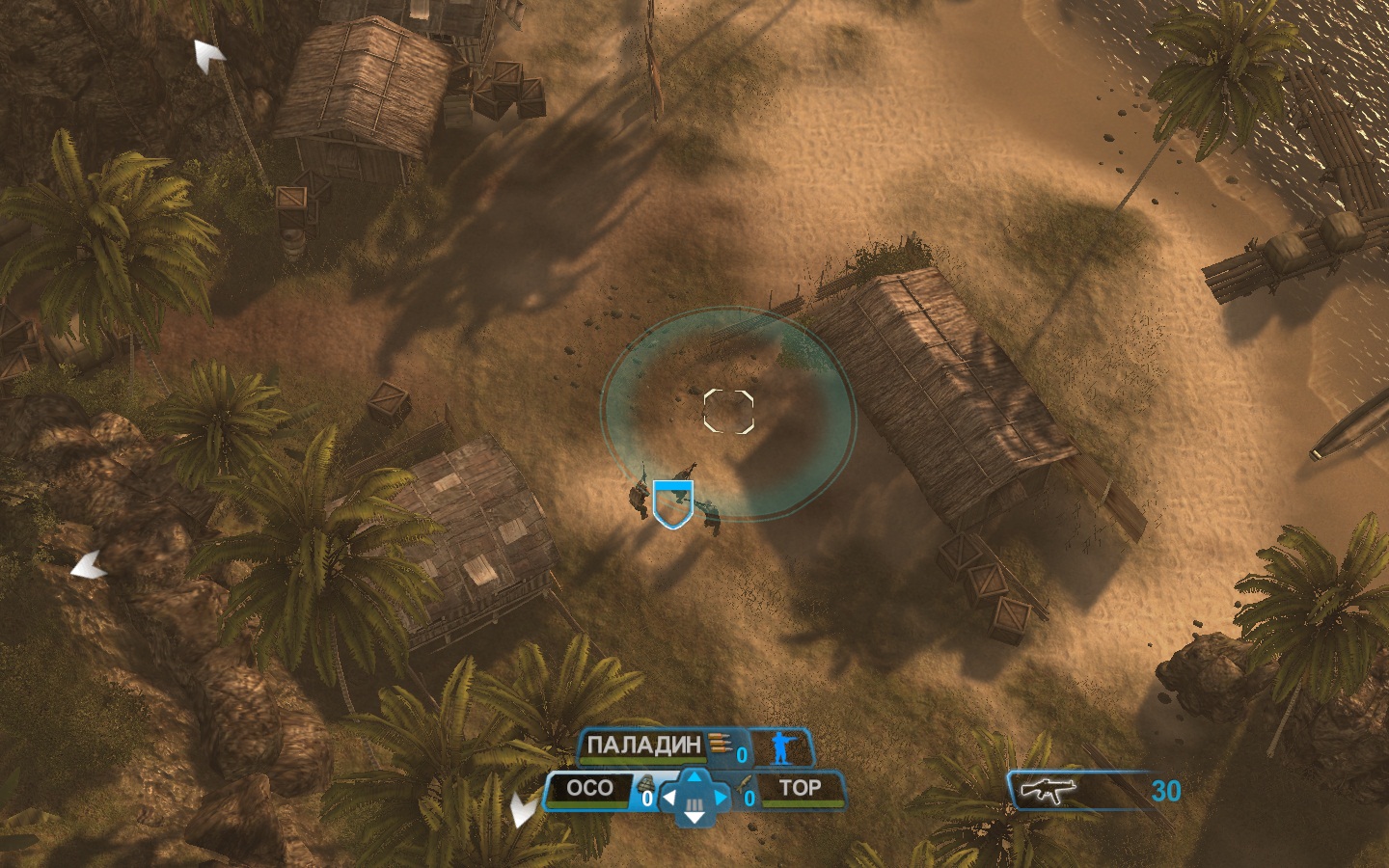Viewport: 1389px width, 868px height.
Task: Select squad member ПАЛАДИН
Action: click(643, 746)
